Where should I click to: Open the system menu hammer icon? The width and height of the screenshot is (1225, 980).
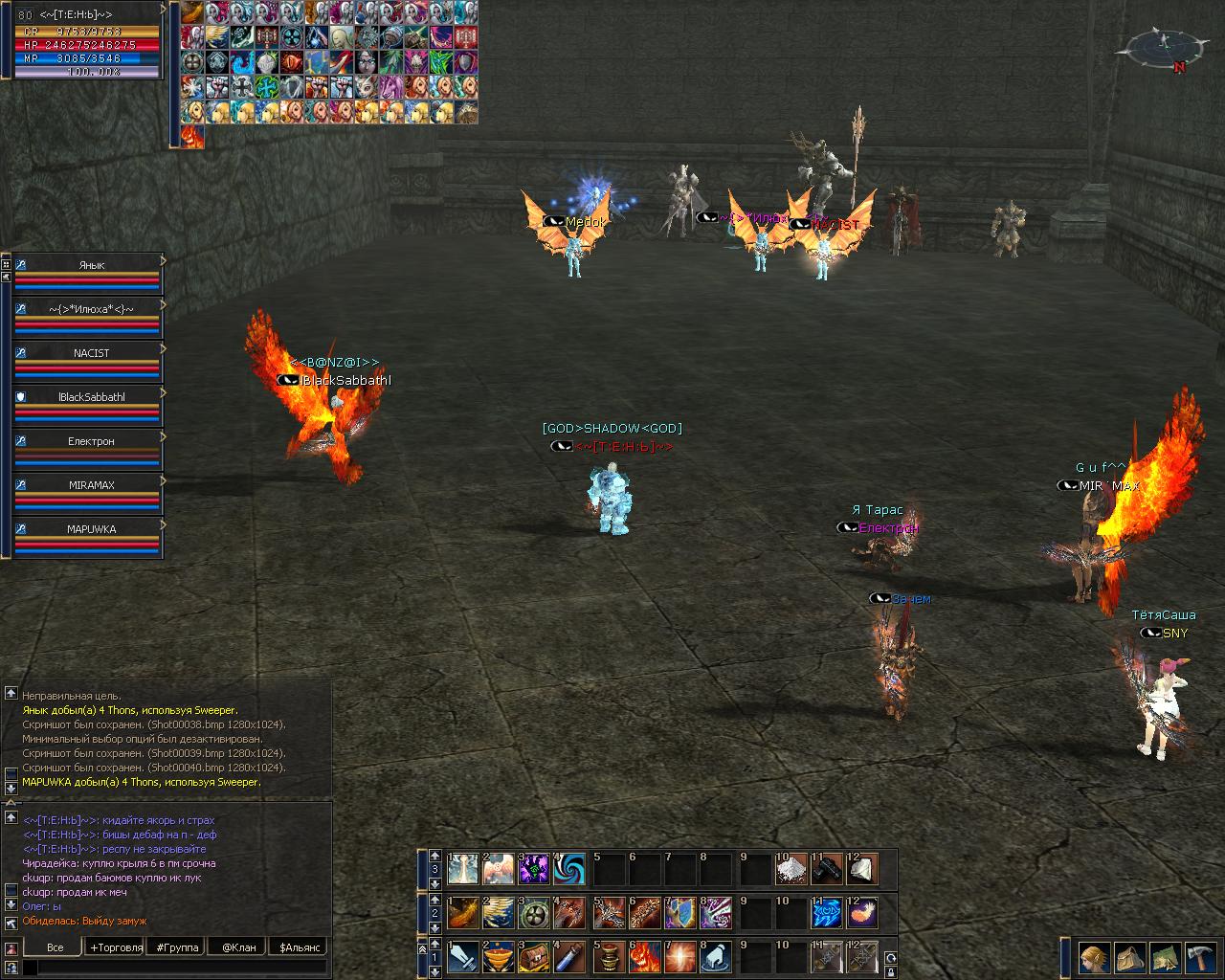(x=1200, y=957)
